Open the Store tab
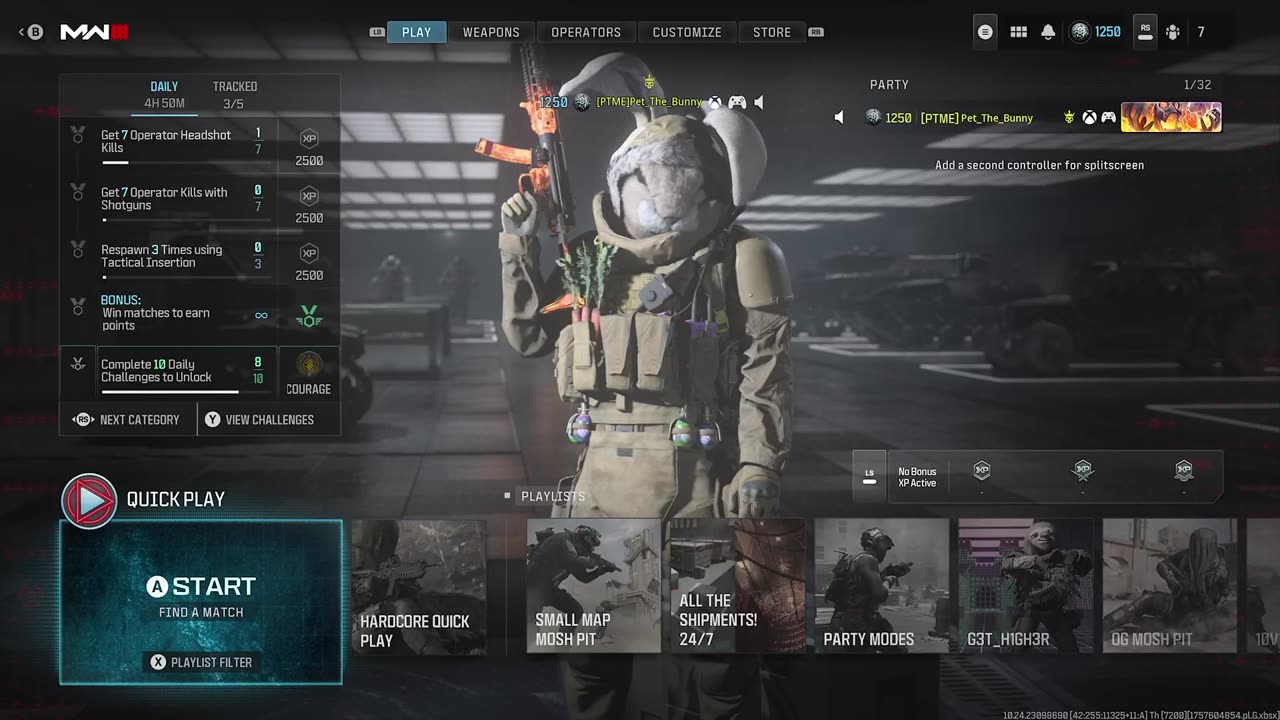The image size is (1280, 720). point(772,32)
